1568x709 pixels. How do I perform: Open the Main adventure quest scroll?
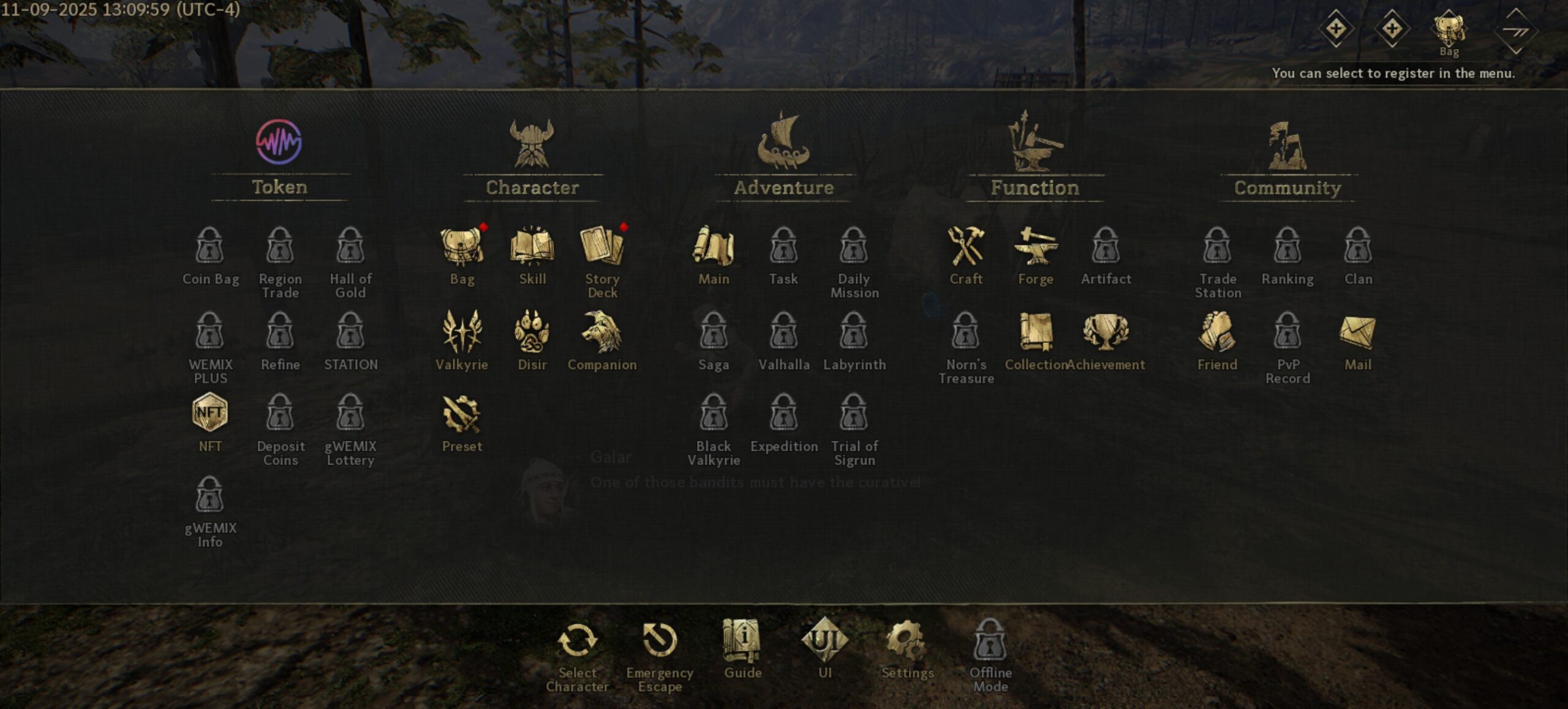point(714,248)
